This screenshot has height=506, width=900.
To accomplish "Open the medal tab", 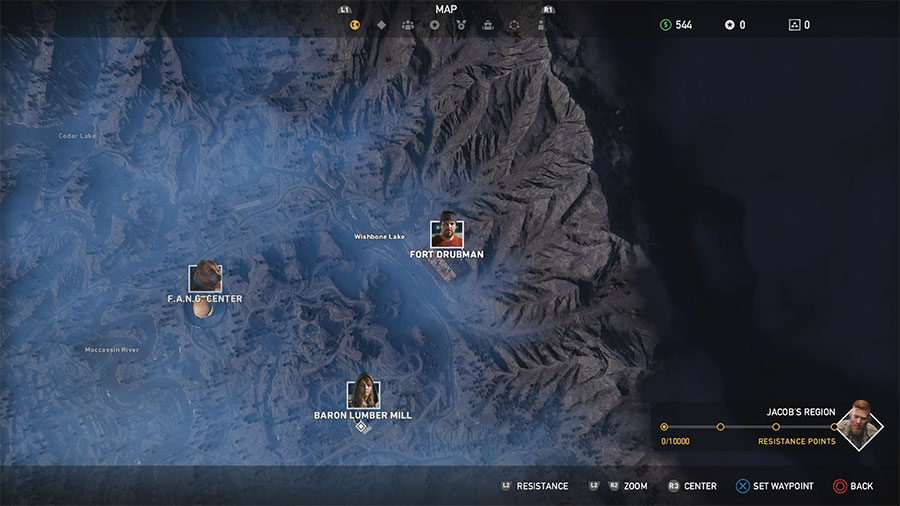I will 461,25.
